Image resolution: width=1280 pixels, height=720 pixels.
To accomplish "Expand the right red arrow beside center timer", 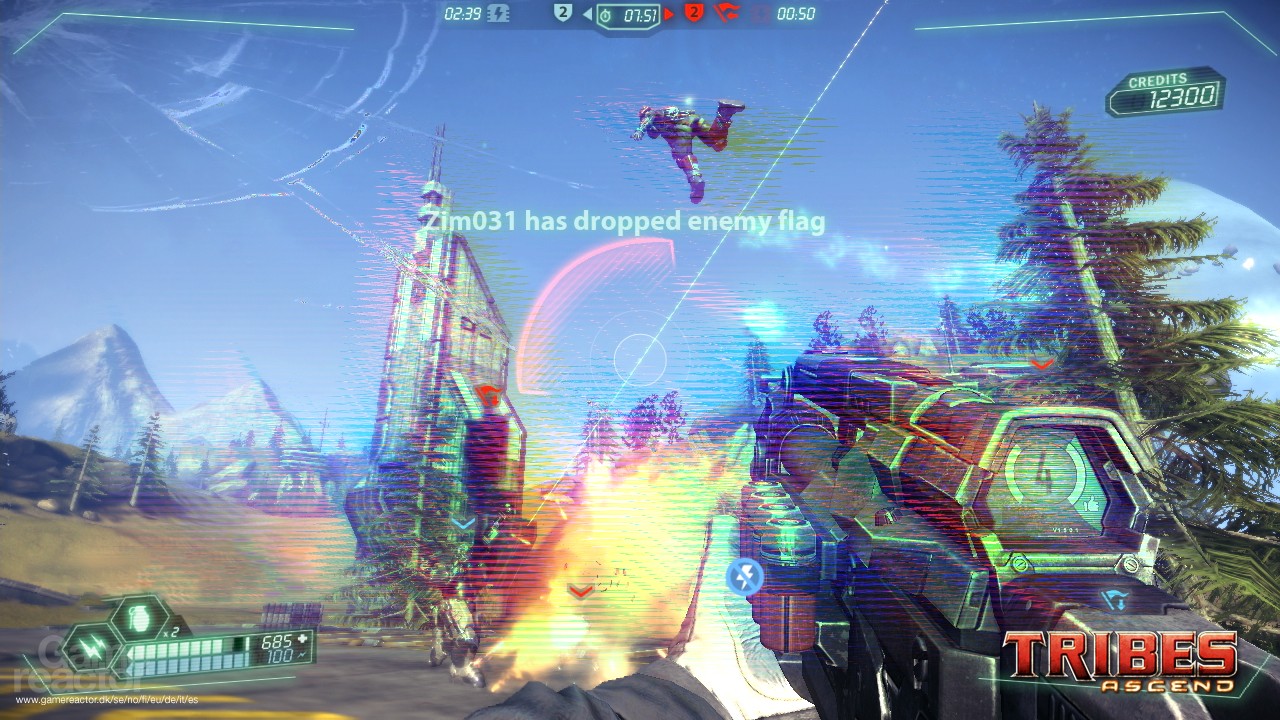I will pos(669,14).
